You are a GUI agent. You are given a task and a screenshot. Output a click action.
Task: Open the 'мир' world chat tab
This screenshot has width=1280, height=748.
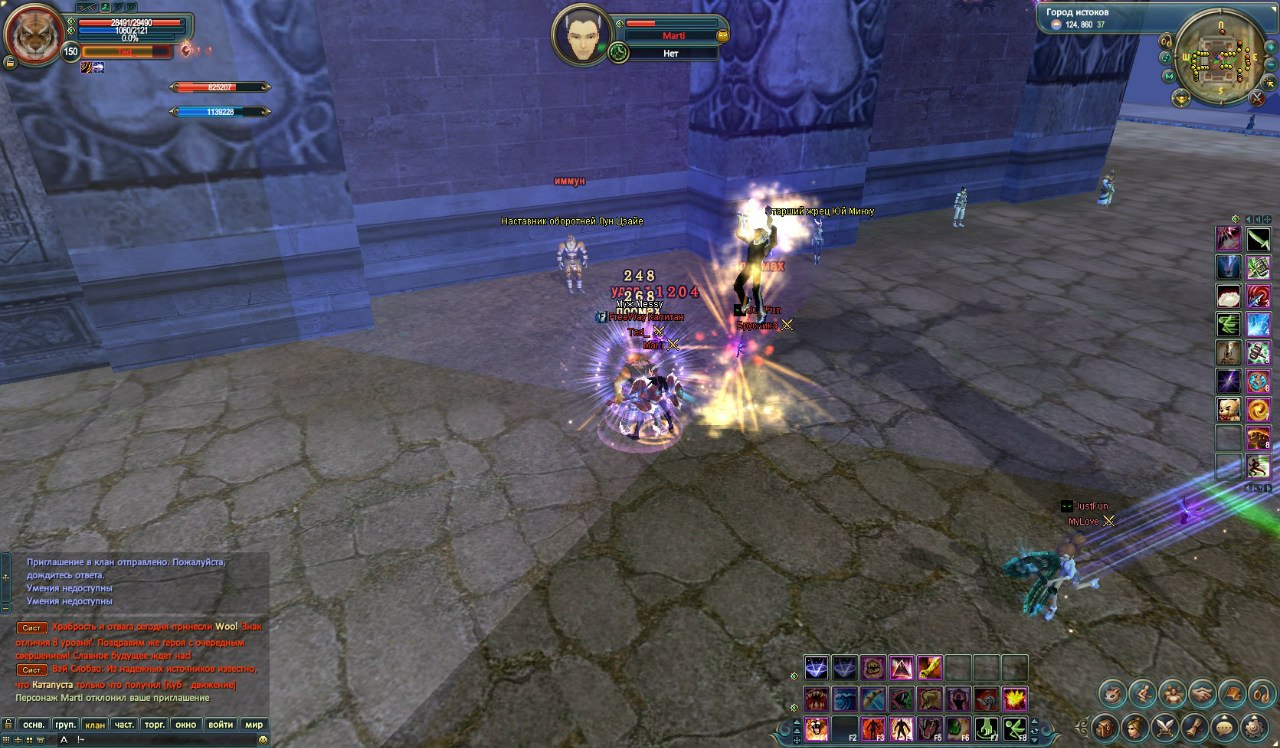pyautogui.click(x=254, y=724)
